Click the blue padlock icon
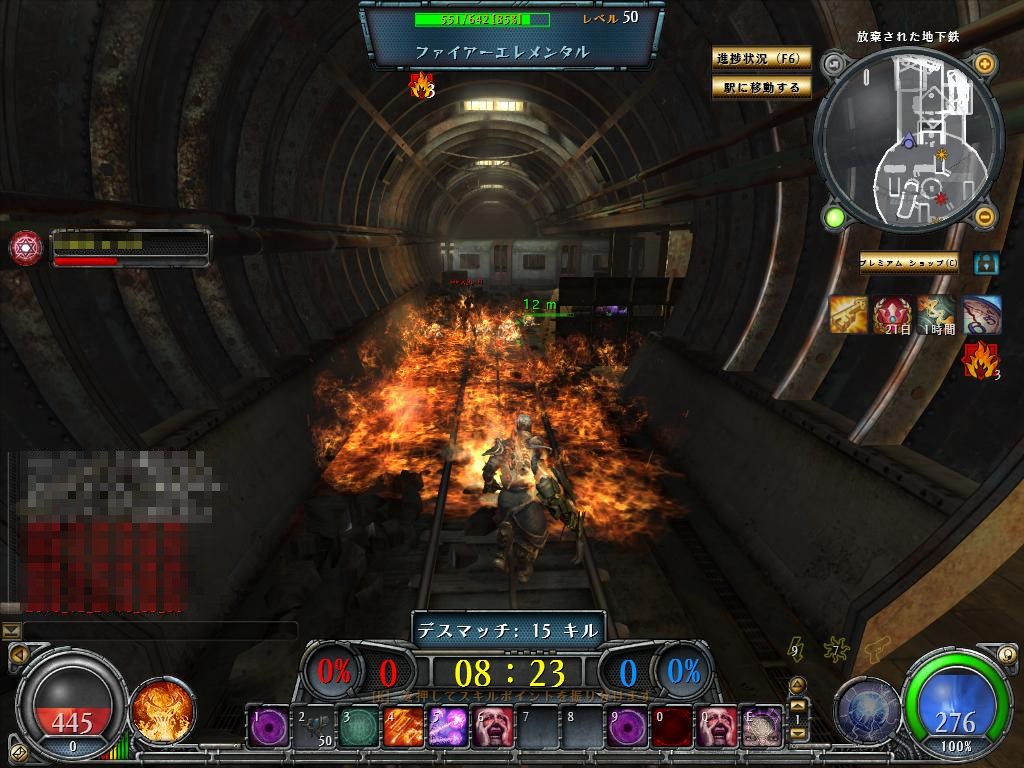Viewport: 1024px width, 768px height. click(x=986, y=263)
